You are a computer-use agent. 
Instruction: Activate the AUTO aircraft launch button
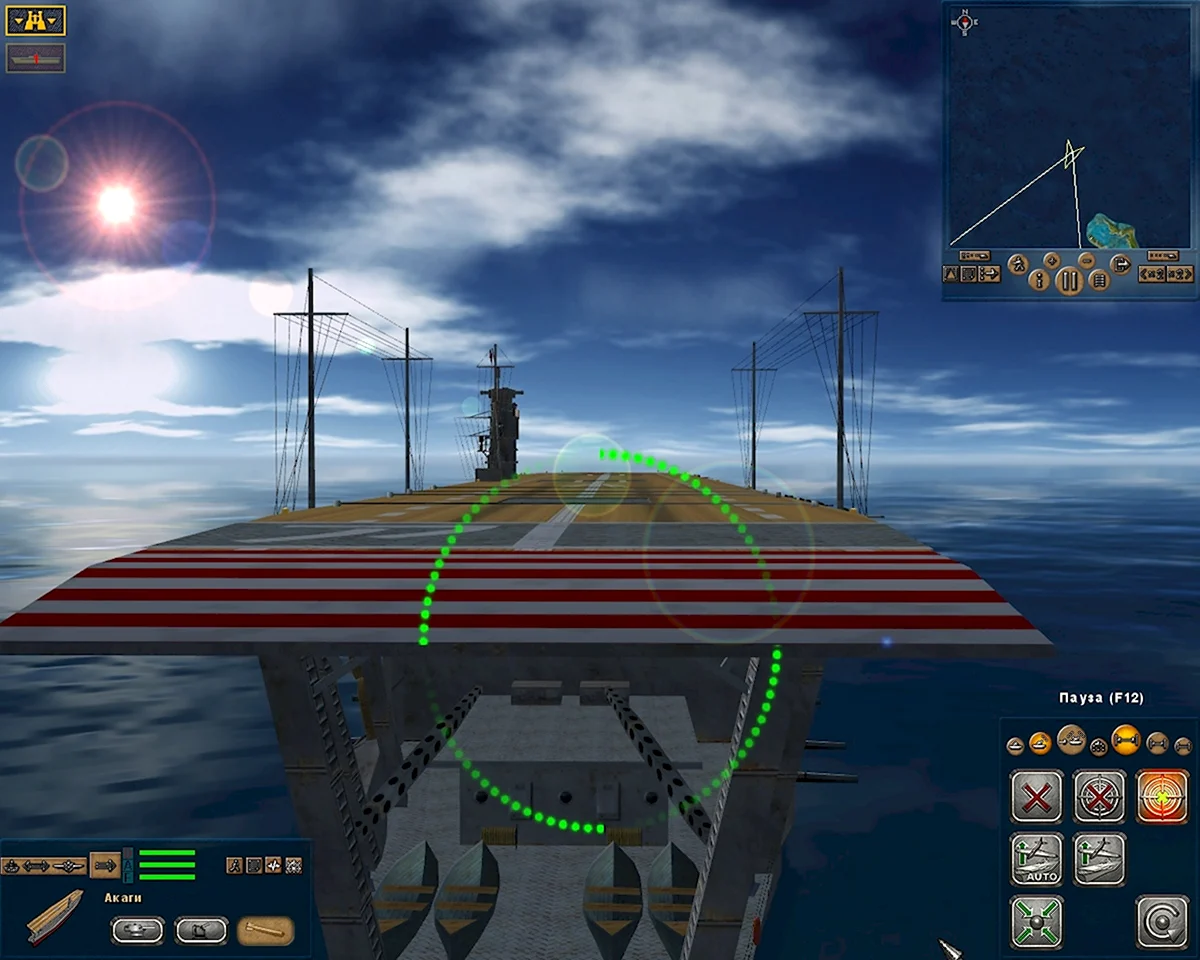(1036, 859)
